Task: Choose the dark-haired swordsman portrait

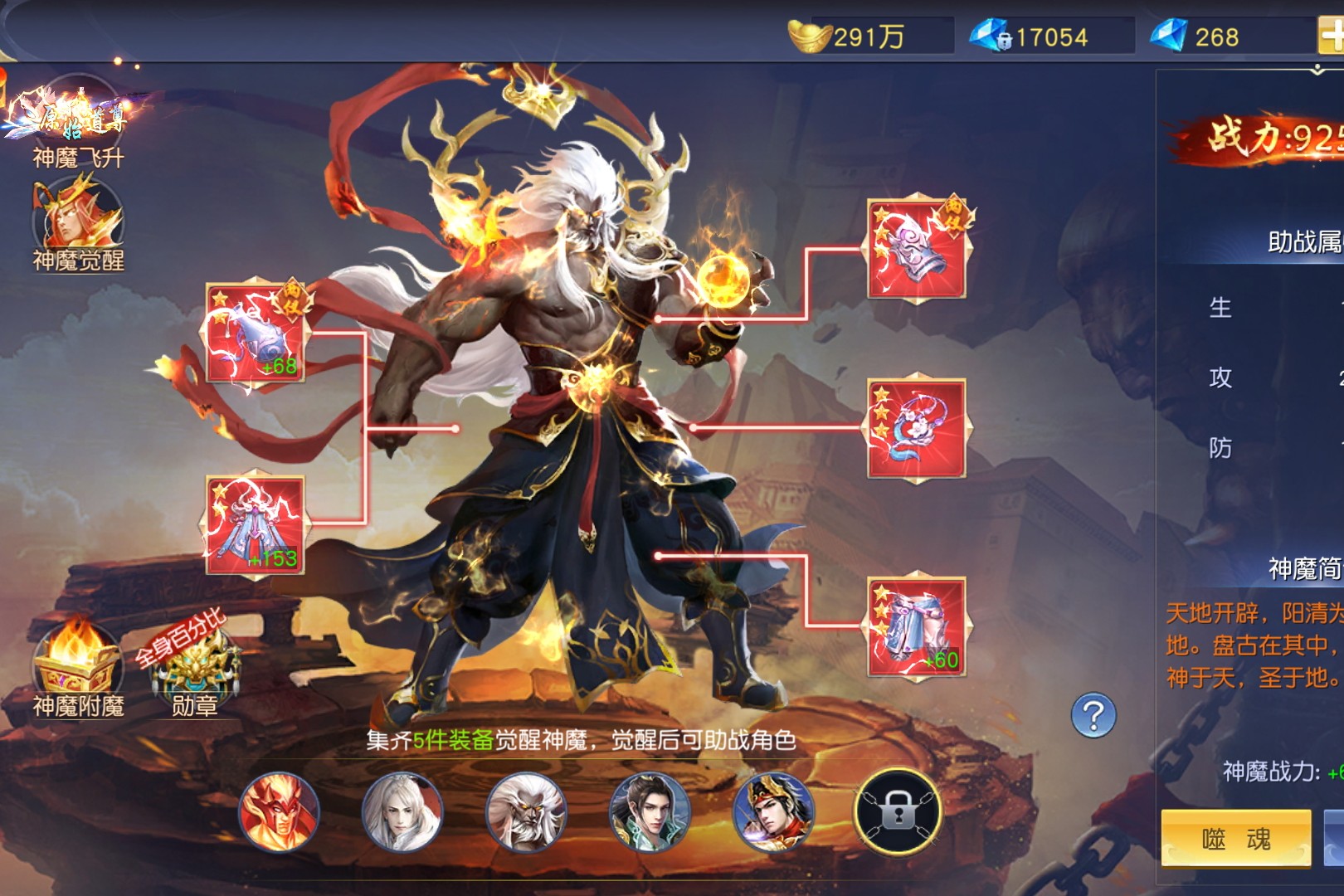Action: coord(650,811)
